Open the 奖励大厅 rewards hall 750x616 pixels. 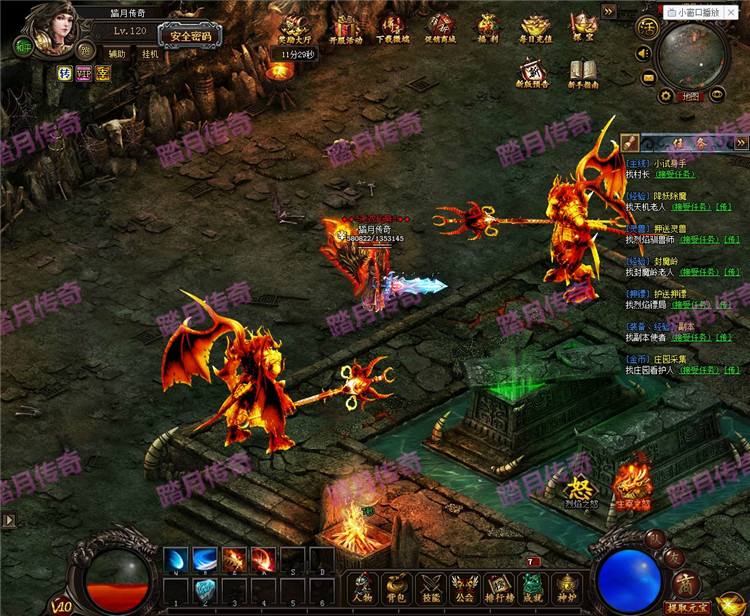tap(293, 29)
